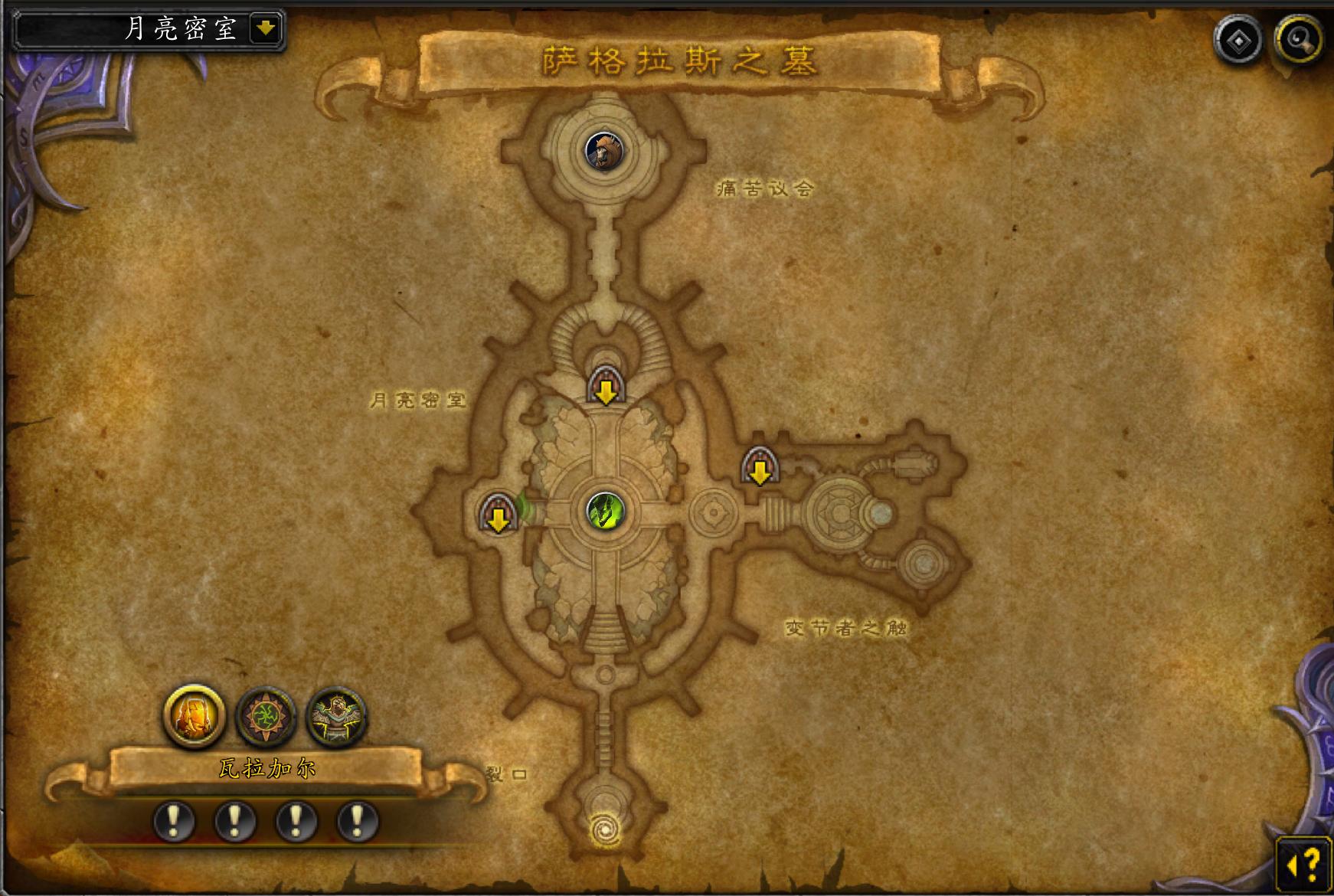Select the lightning armored boss portrait
This screenshot has height=896, width=1334.
click(336, 718)
